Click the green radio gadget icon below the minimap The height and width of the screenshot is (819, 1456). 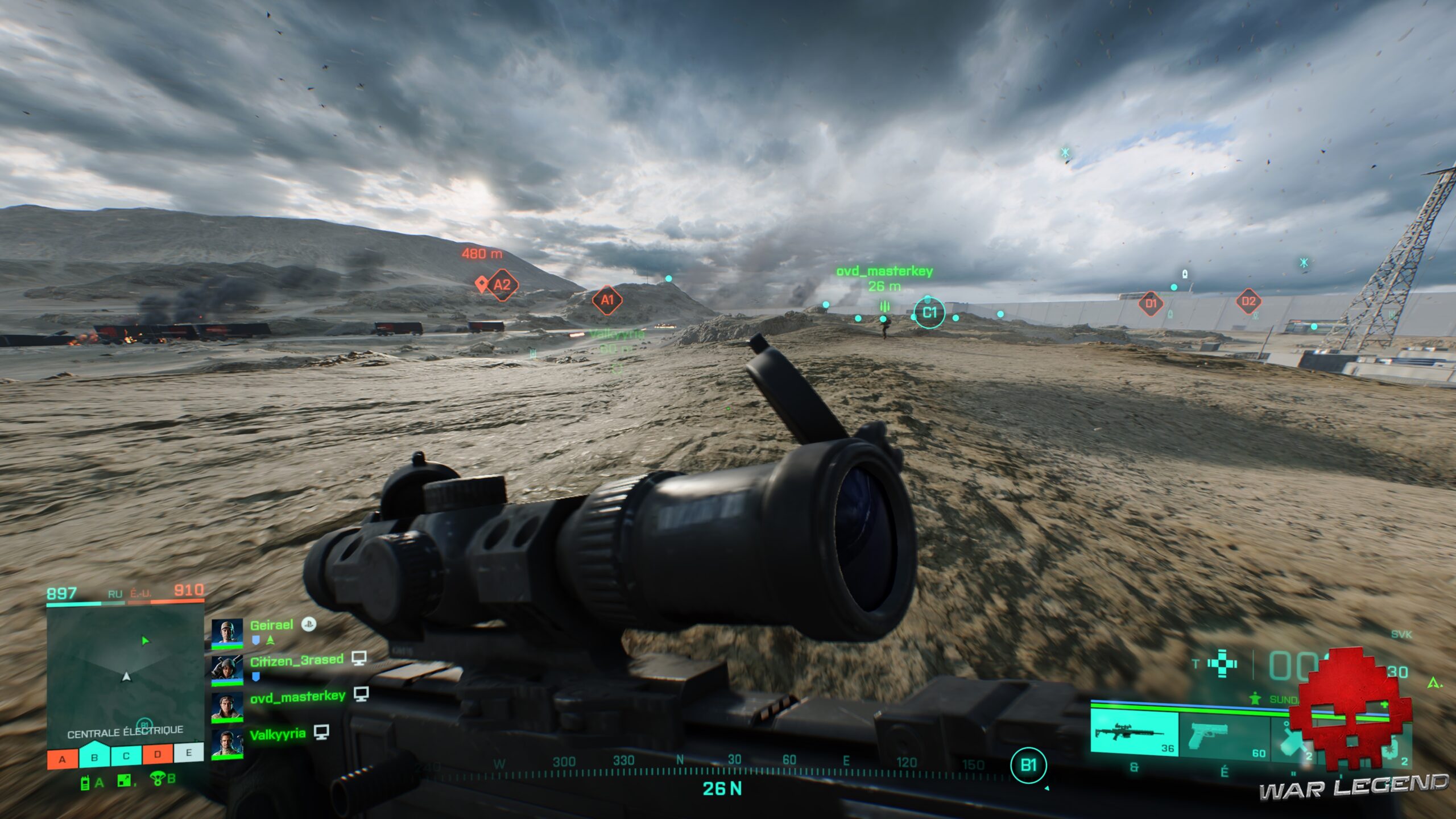click(86, 785)
